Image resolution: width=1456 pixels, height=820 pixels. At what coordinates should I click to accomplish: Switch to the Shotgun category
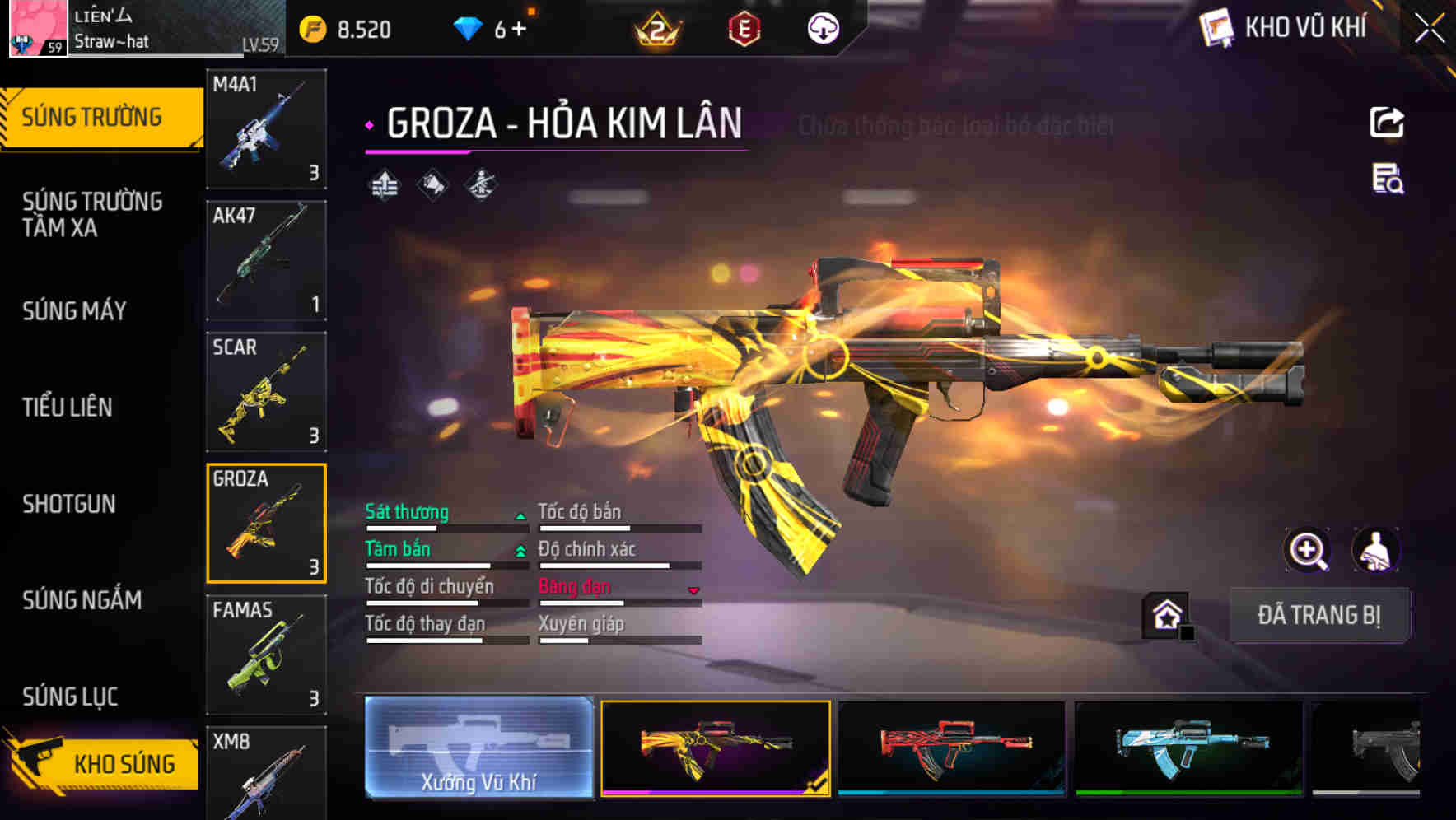coord(69,504)
